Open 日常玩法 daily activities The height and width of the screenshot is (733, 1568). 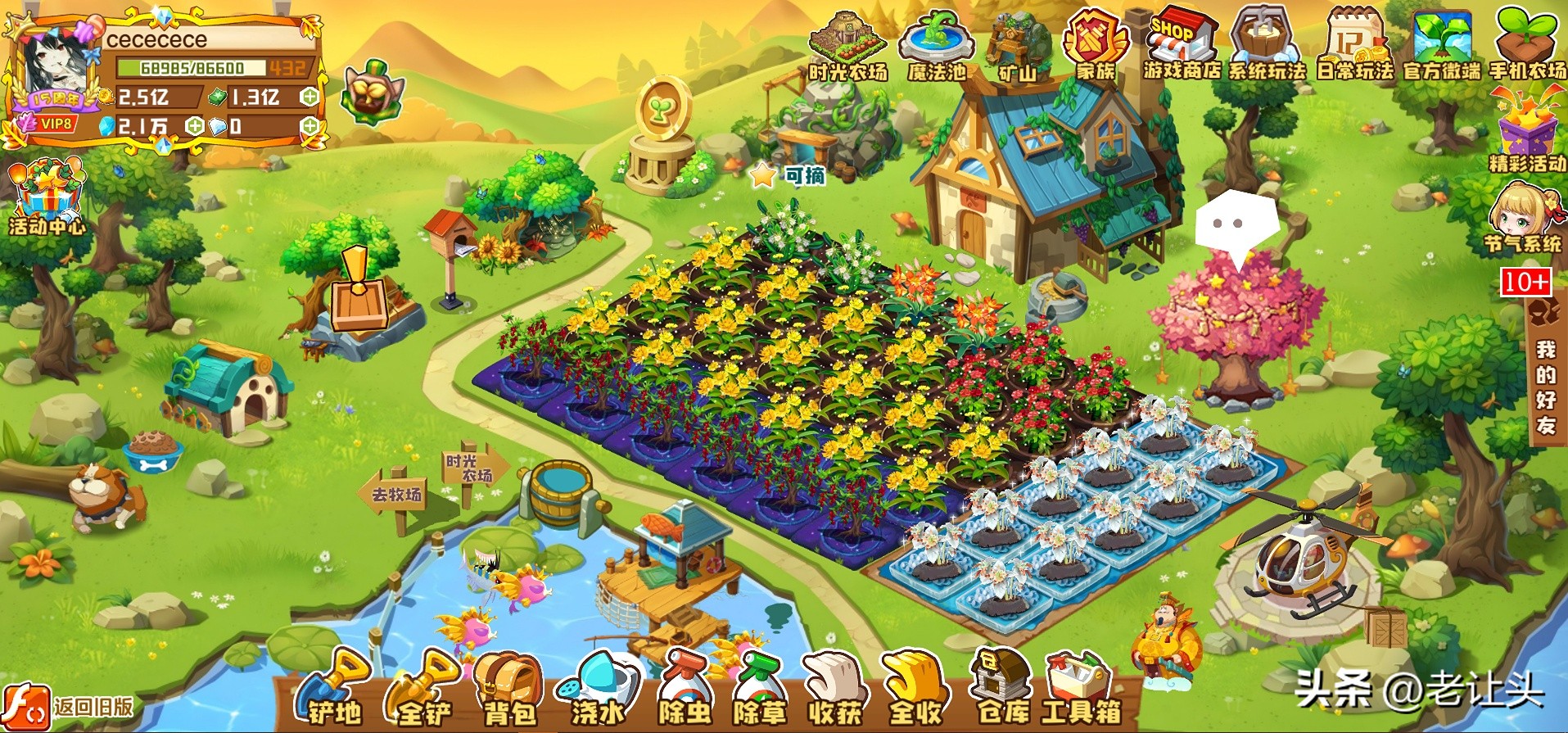1354,45
